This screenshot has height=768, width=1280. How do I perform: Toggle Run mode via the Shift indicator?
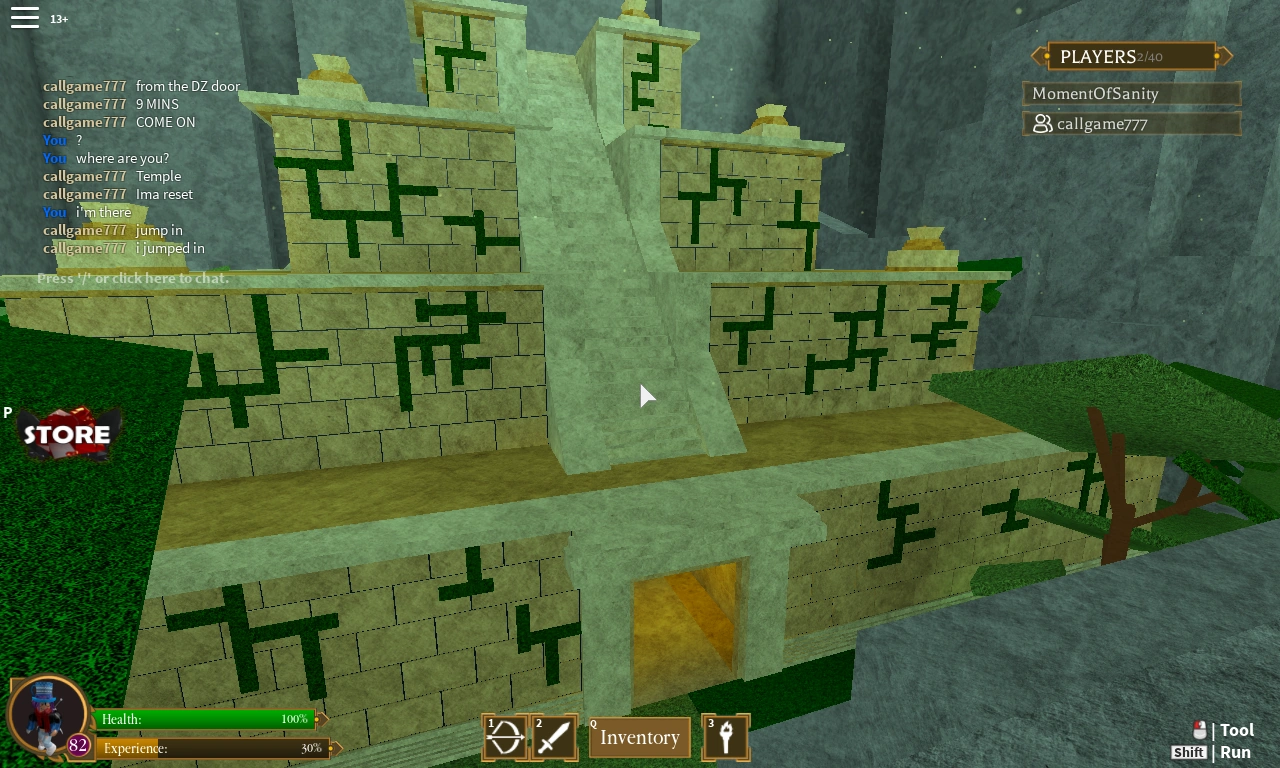click(1189, 752)
